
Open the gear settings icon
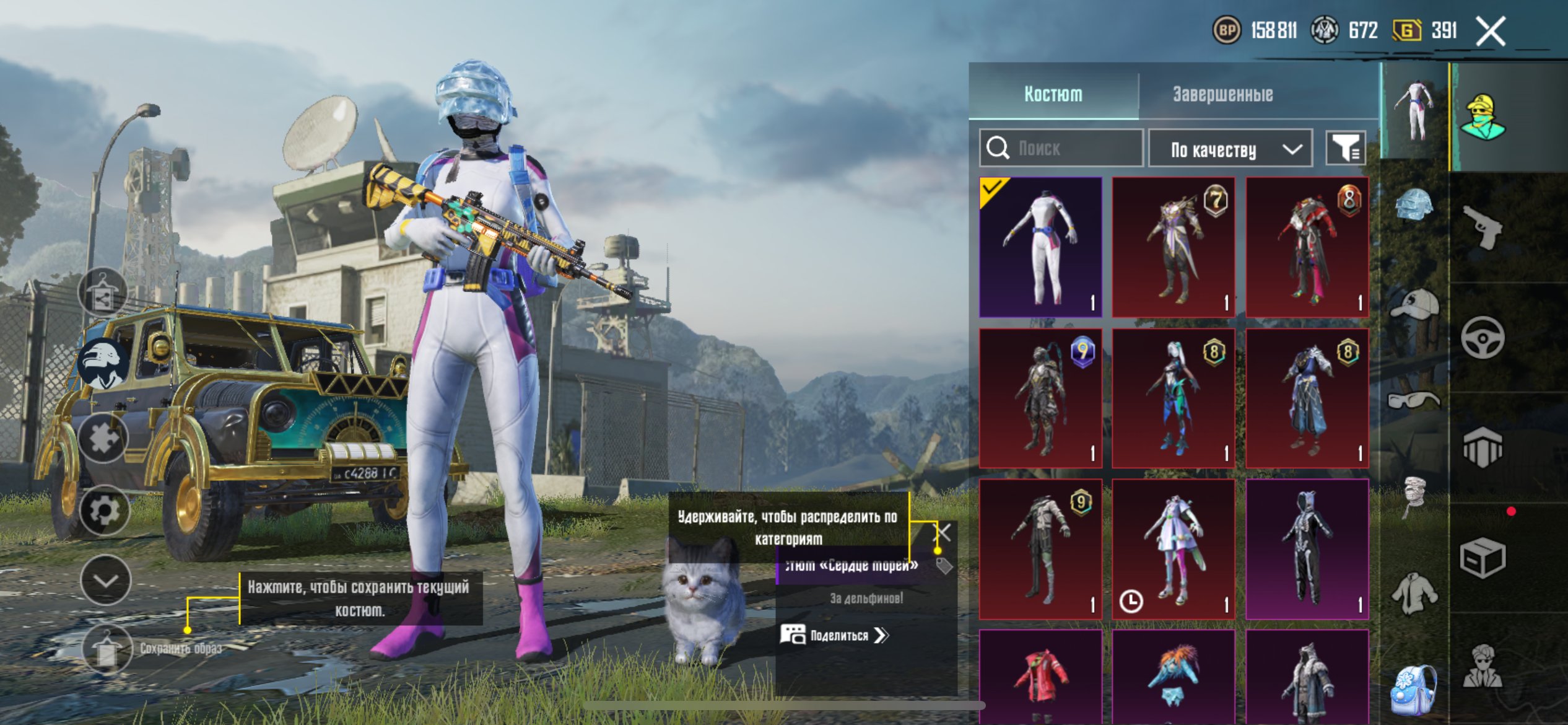[x=103, y=511]
